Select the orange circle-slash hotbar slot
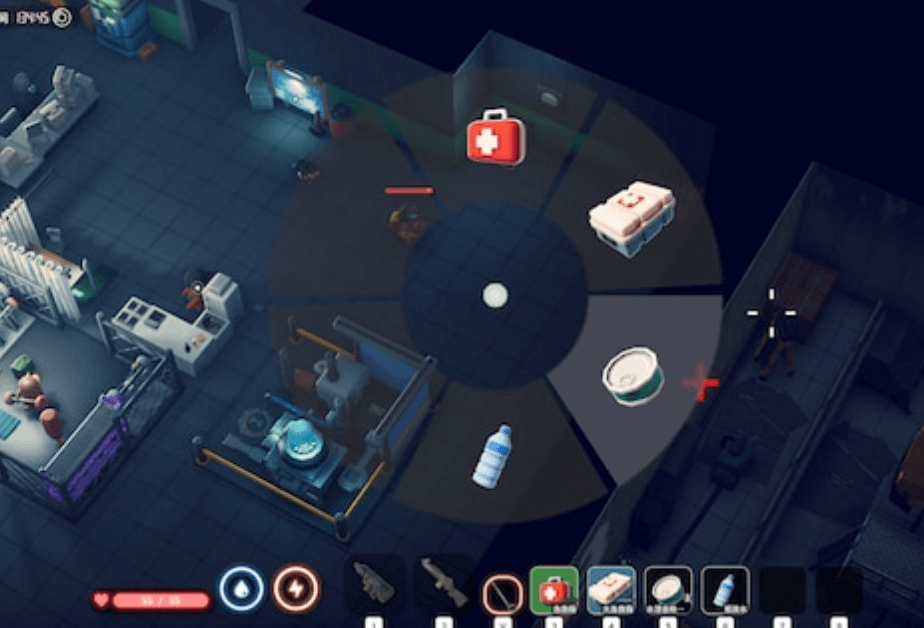Viewport: 924px width, 628px height. point(502,593)
